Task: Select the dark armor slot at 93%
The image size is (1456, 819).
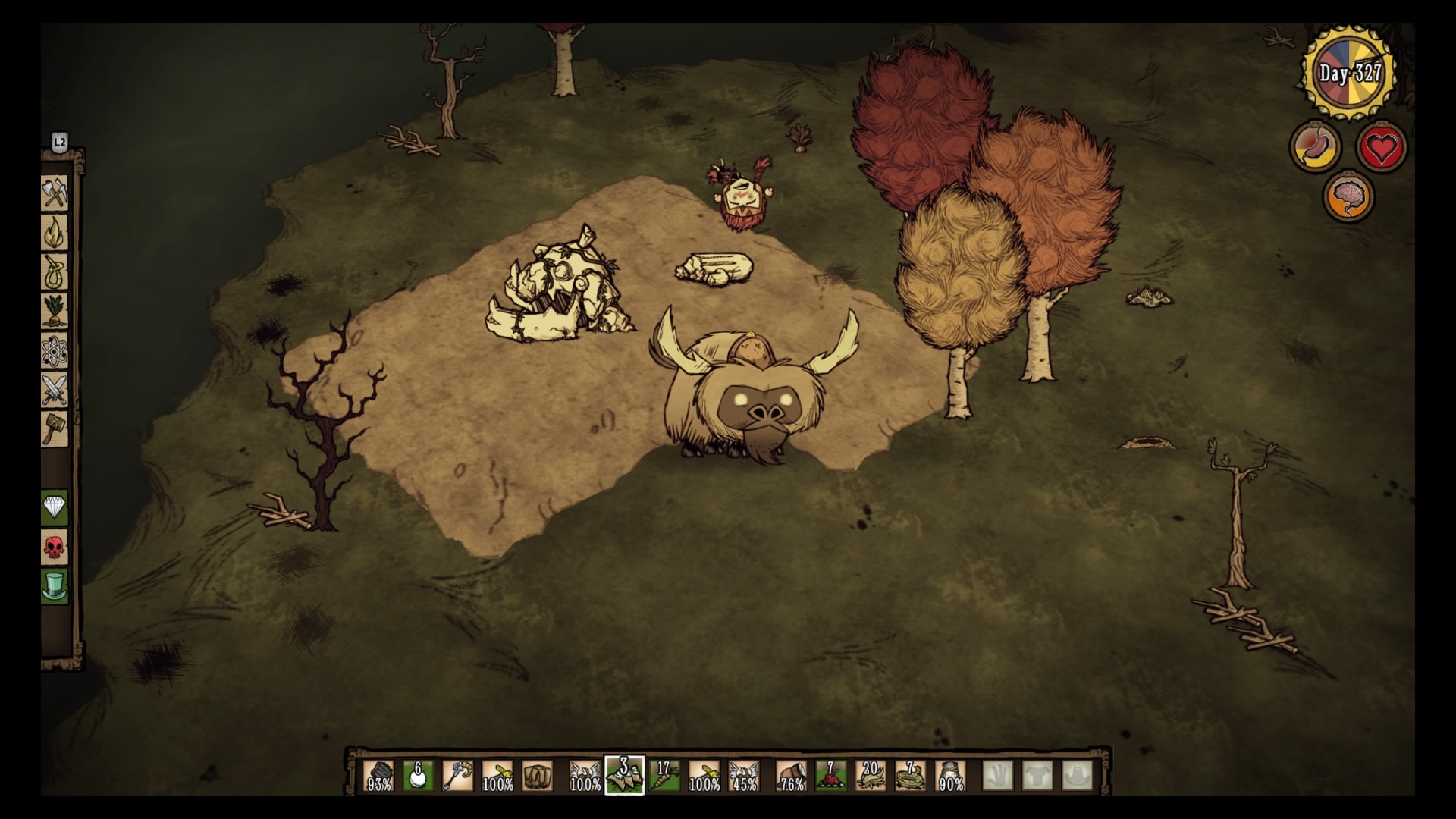Action: pos(379,776)
